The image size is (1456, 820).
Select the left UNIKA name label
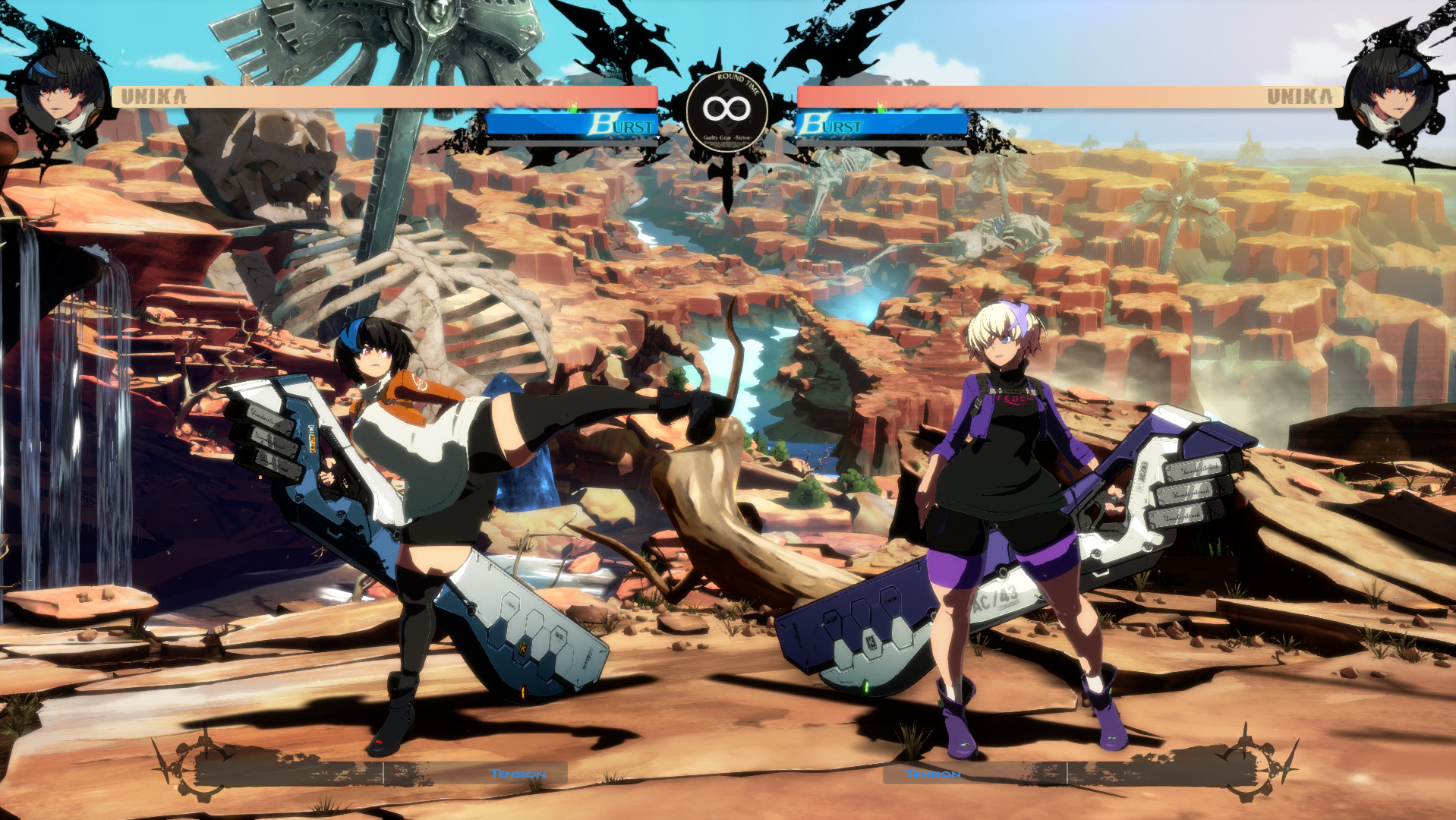click(x=155, y=96)
